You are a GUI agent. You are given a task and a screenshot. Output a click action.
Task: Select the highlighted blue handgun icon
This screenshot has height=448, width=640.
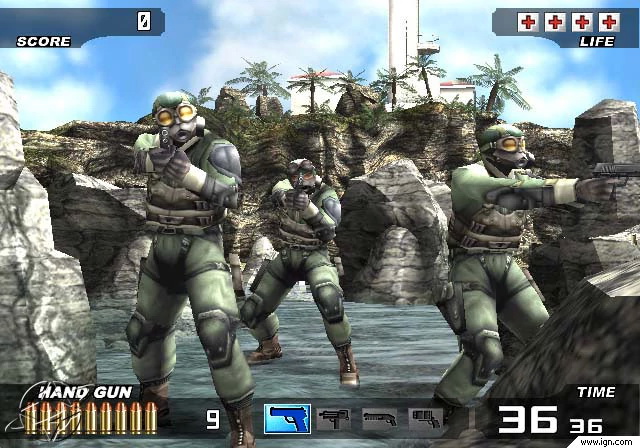pos(287,418)
